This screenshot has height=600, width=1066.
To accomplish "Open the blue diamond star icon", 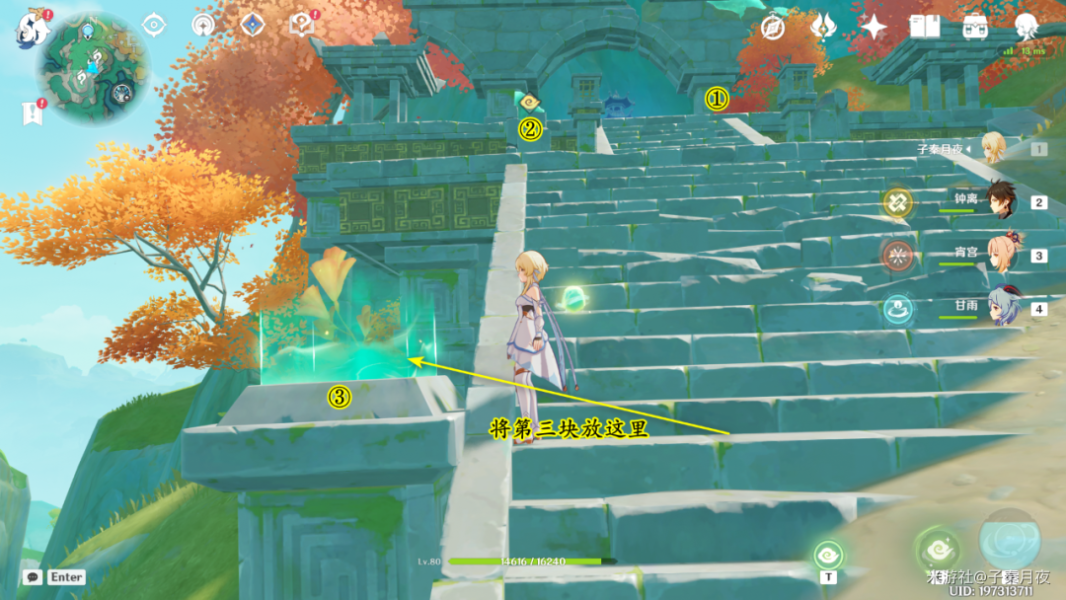I will coord(254,25).
